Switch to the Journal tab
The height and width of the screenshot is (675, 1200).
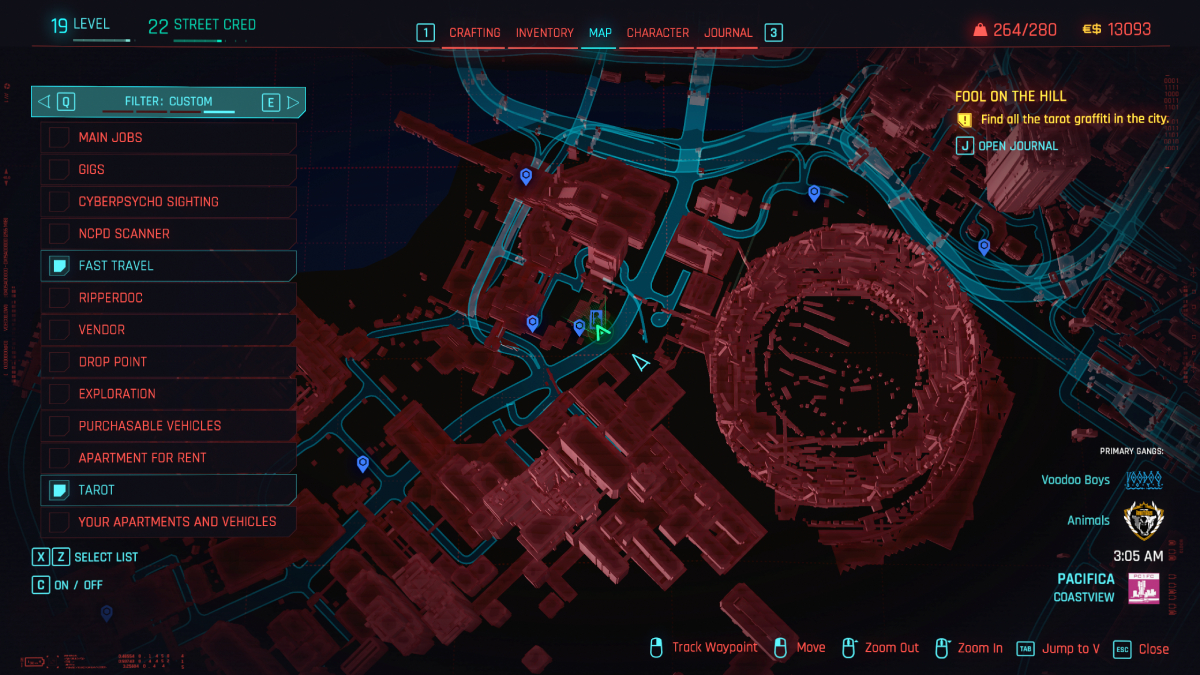728,33
